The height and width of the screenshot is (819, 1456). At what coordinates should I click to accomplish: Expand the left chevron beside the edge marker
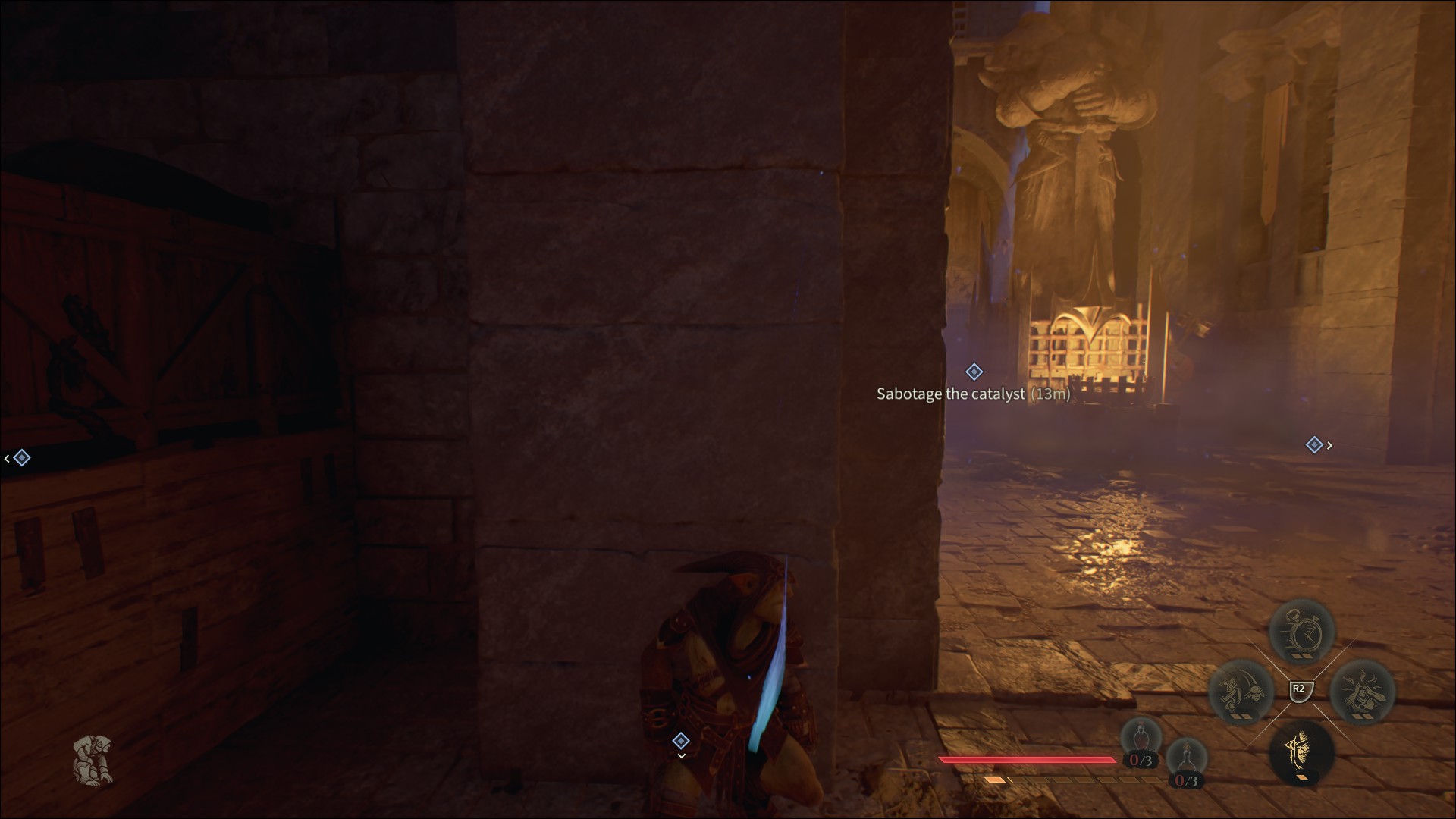[x=6, y=457]
